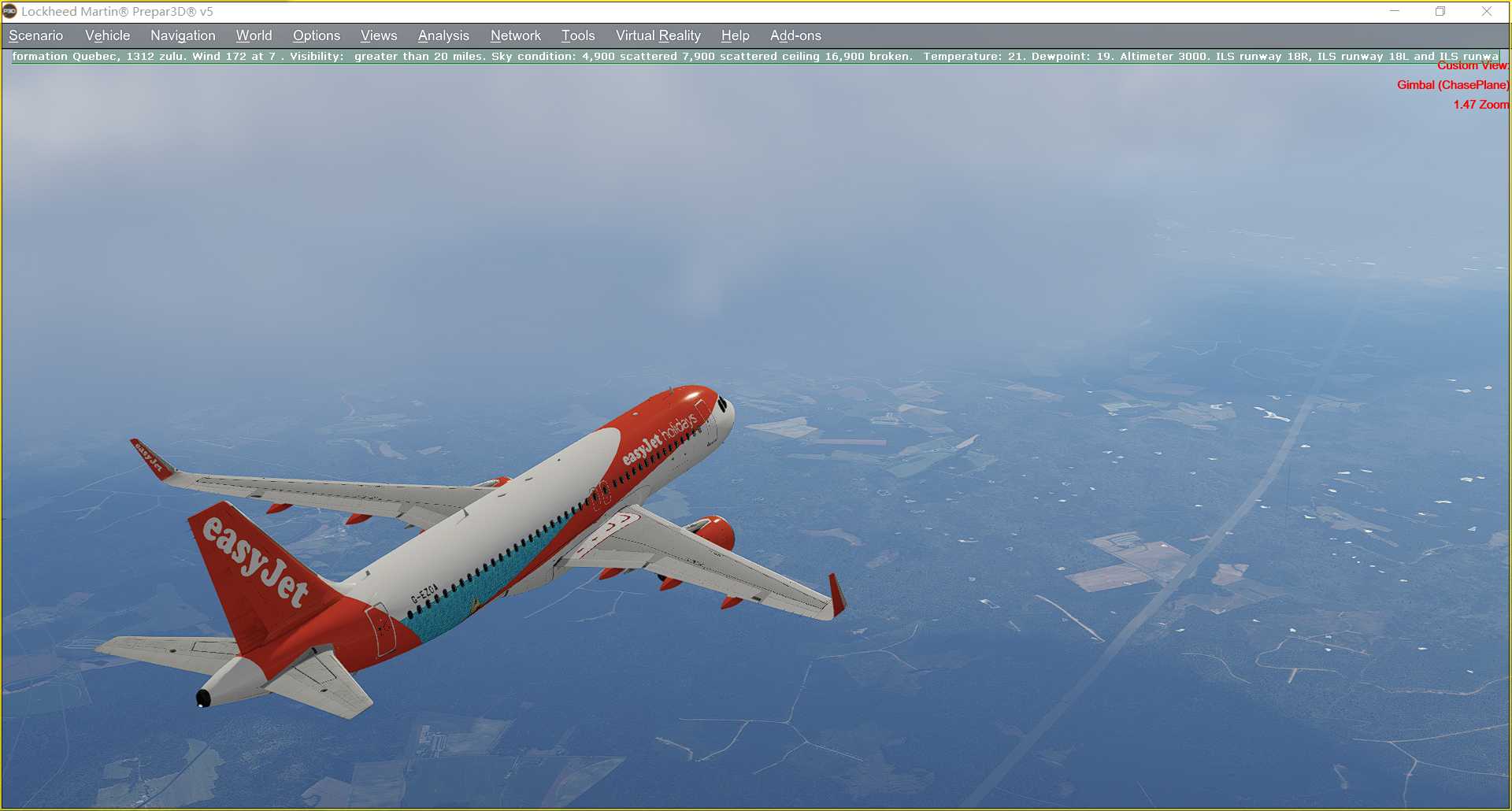Open the World menu
Viewport: 1512px width, 811px height.
tap(253, 35)
